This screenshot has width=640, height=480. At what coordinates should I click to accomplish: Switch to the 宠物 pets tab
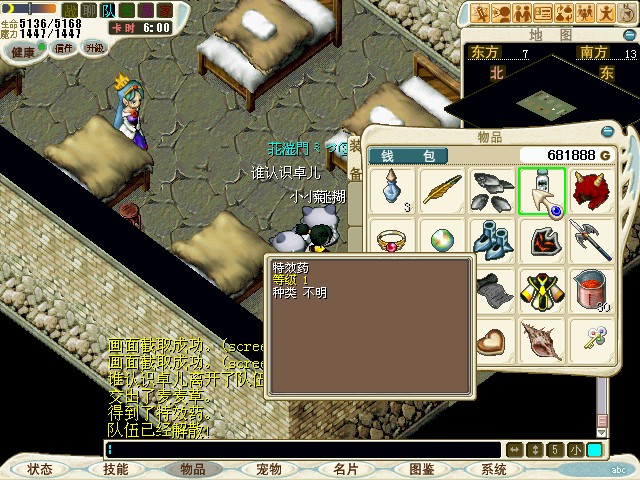[268, 468]
